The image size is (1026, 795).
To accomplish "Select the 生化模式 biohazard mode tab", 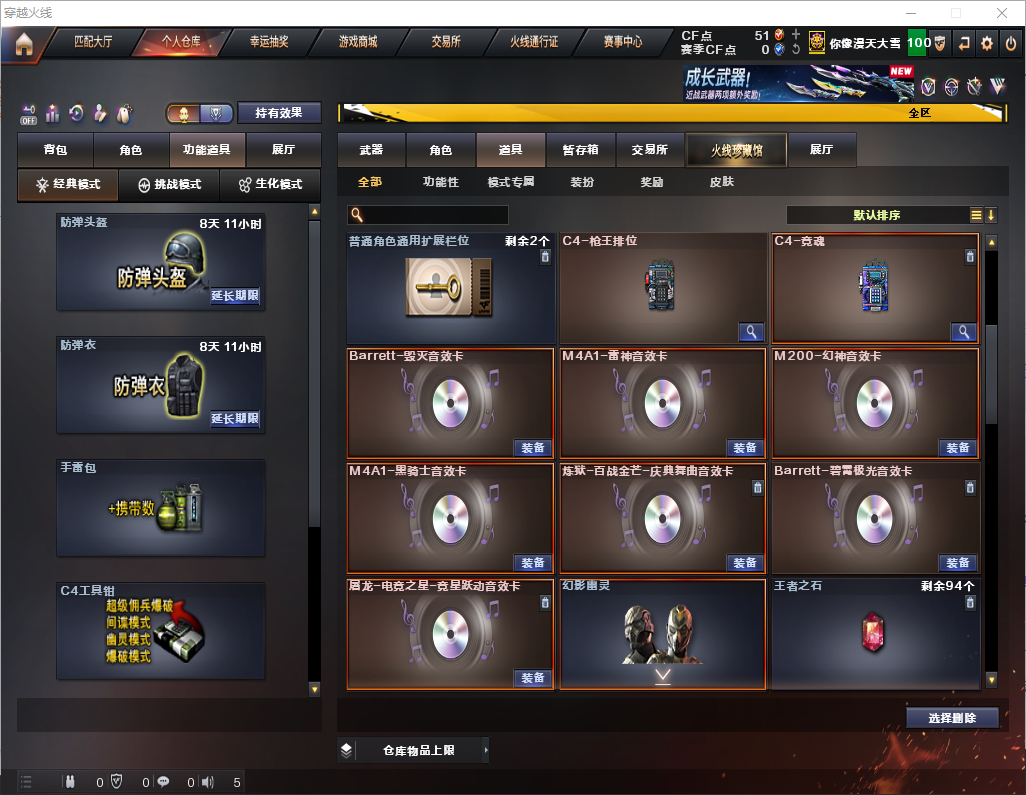I will [x=270, y=185].
